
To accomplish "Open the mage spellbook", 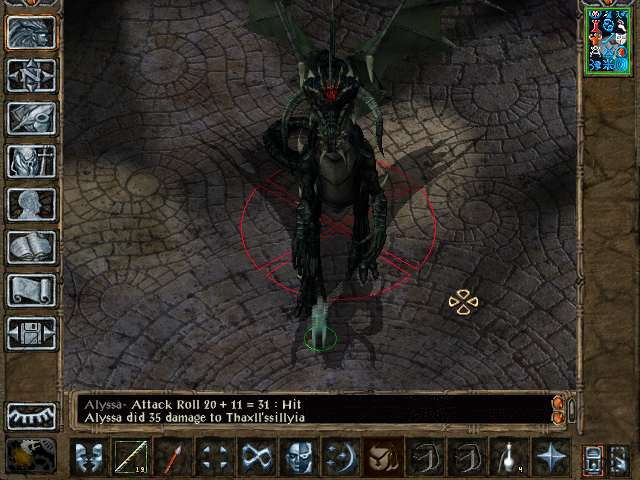I will [x=31, y=247].
